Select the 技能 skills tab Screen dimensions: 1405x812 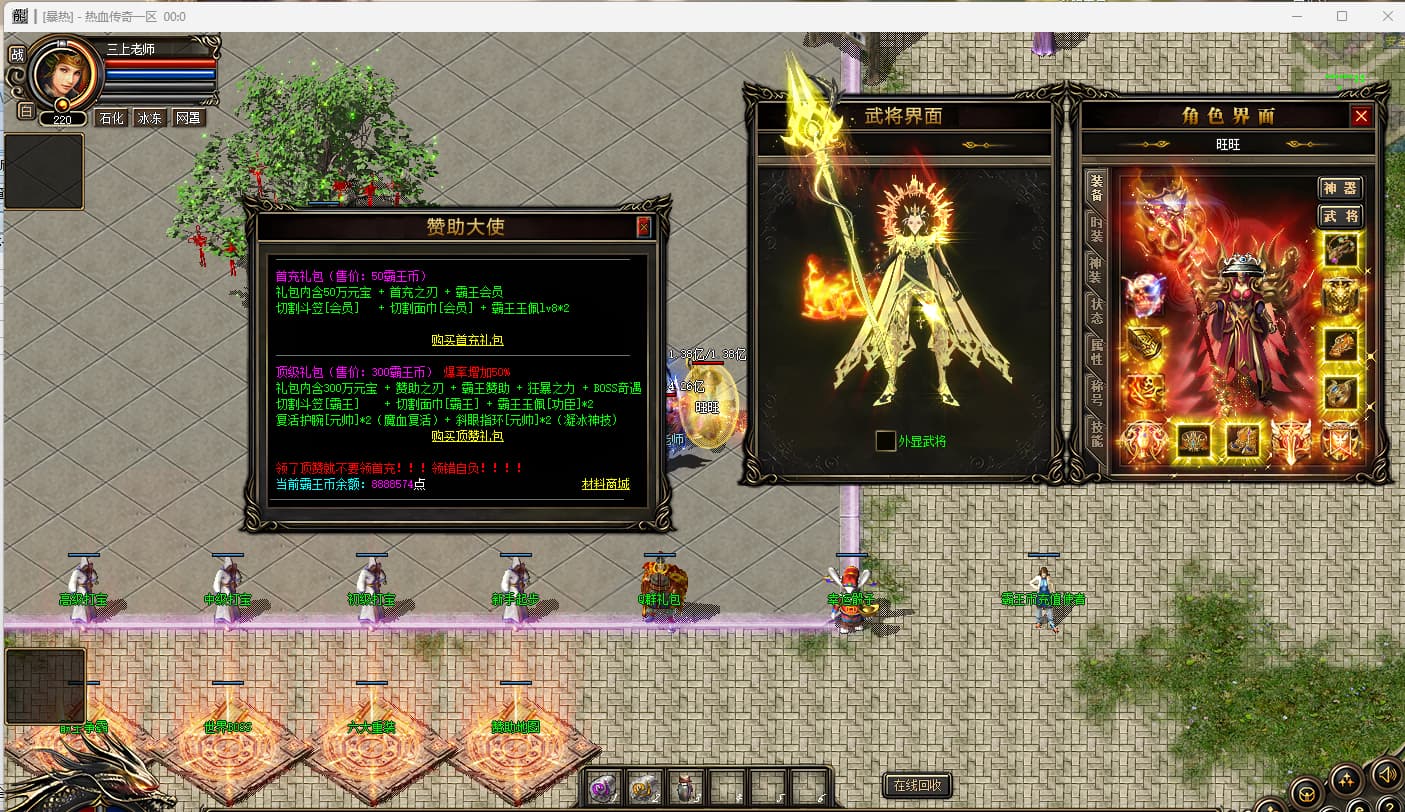[x=1096, y=432]
